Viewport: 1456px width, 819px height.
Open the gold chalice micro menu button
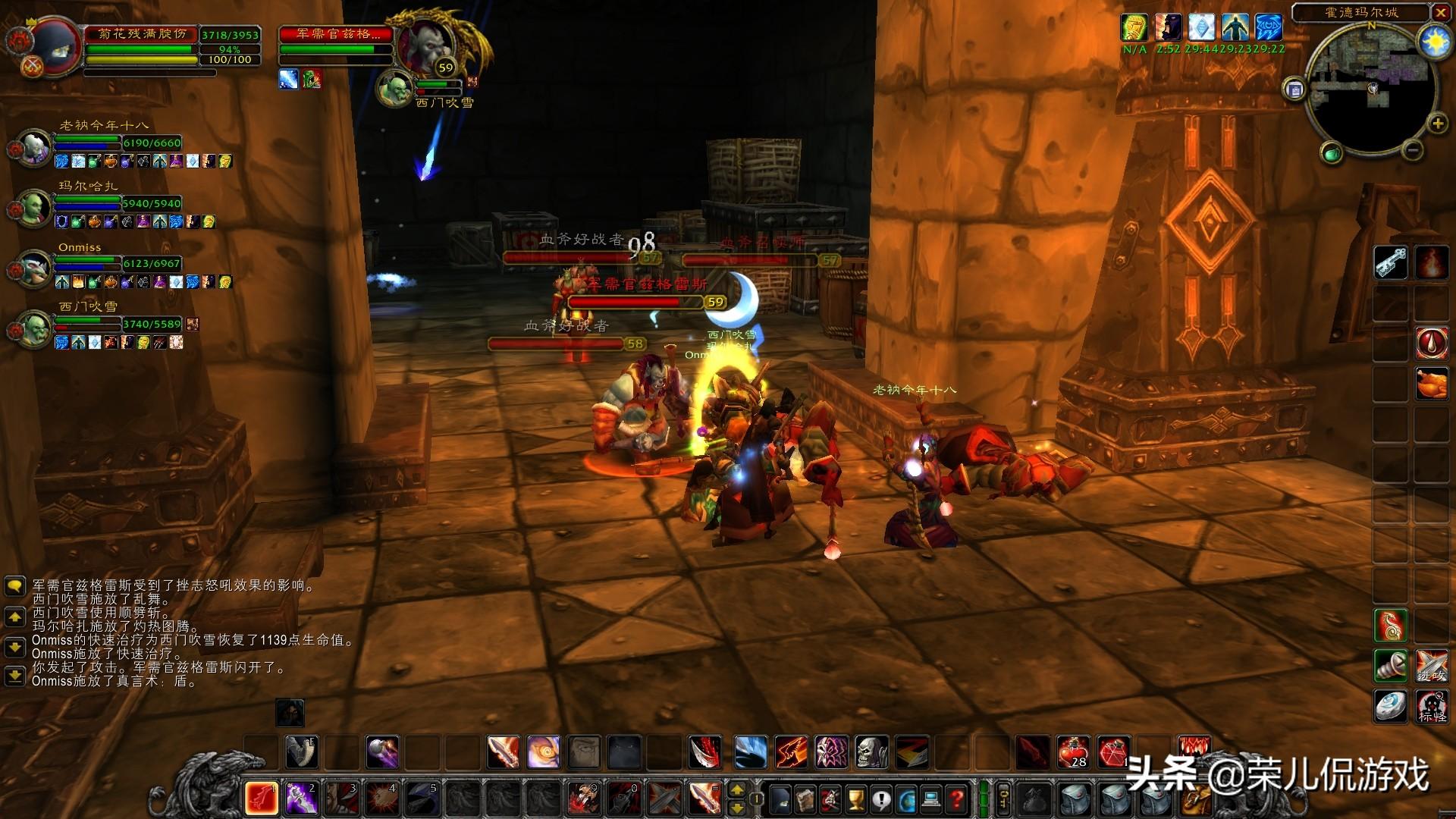[855, 799]
